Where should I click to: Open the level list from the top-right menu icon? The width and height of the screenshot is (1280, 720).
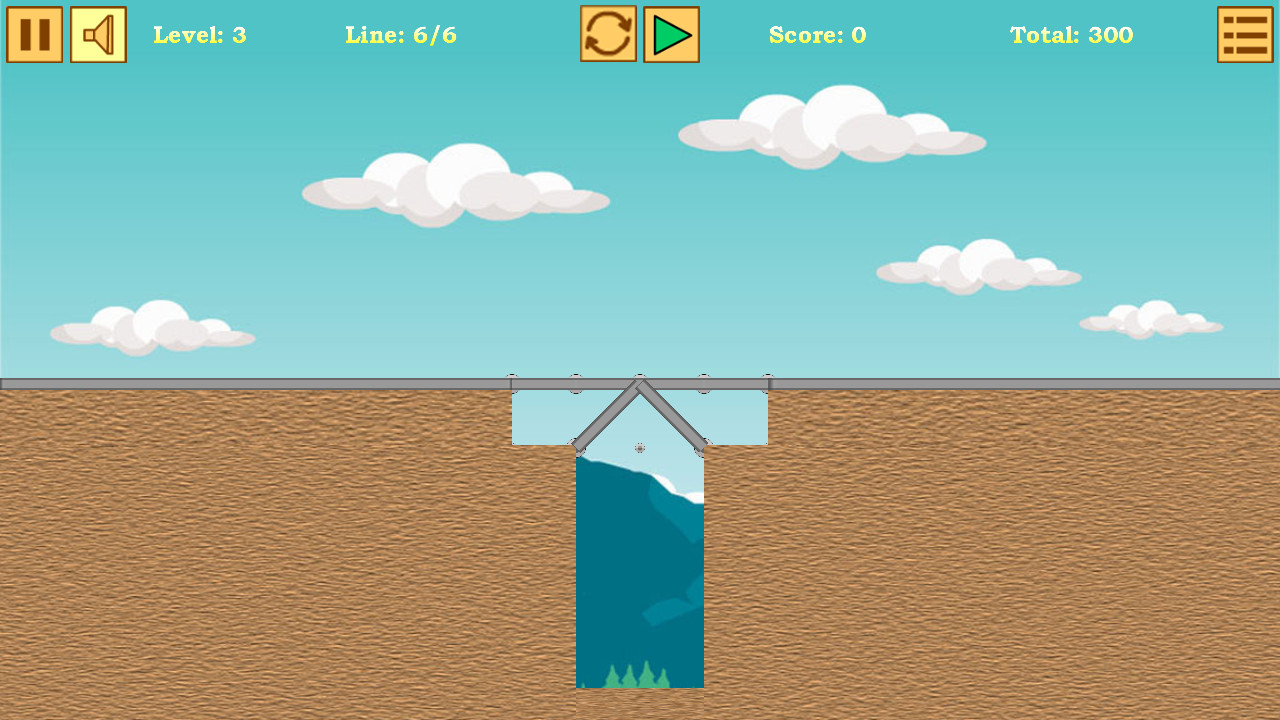point(1245,34)
